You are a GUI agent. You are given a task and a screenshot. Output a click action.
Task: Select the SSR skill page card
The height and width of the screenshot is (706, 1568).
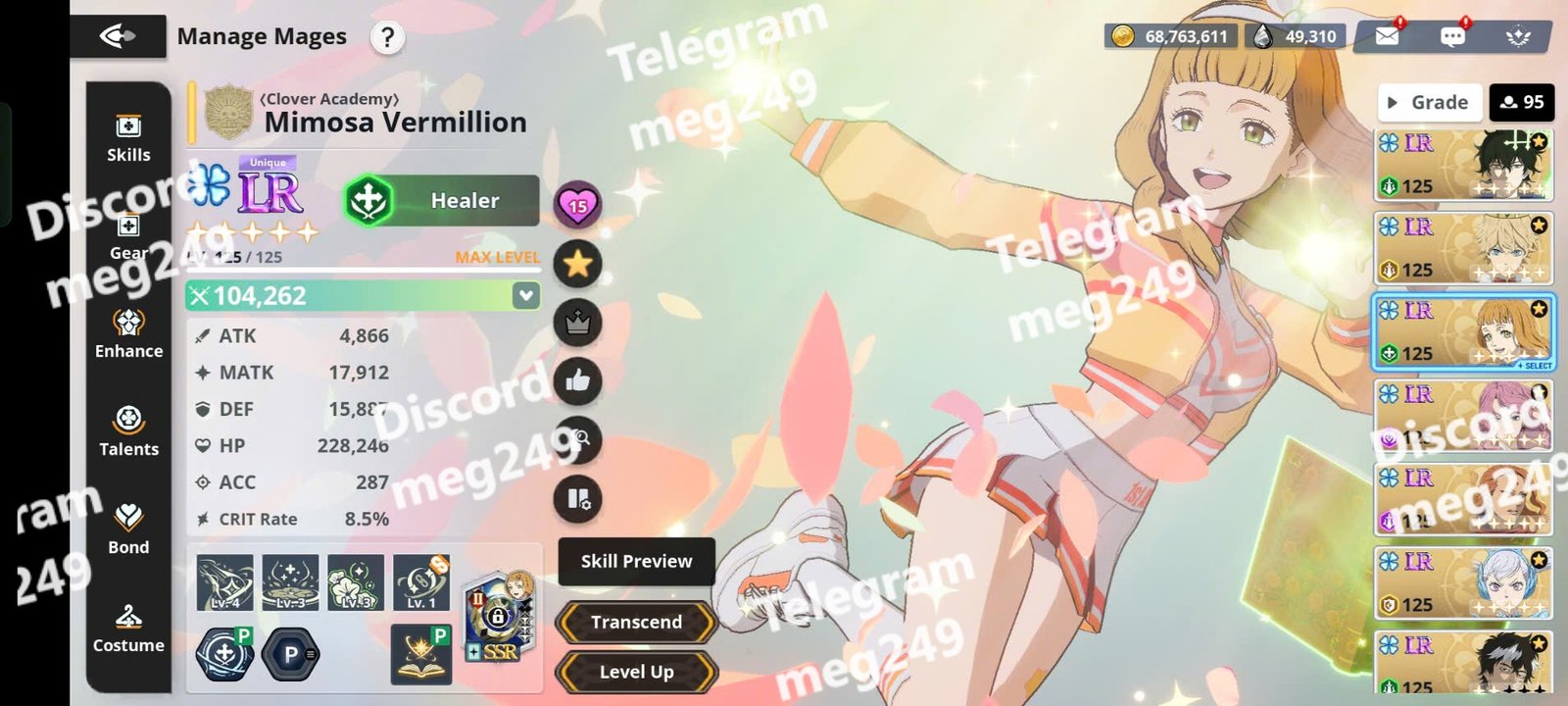click(498, 616)
